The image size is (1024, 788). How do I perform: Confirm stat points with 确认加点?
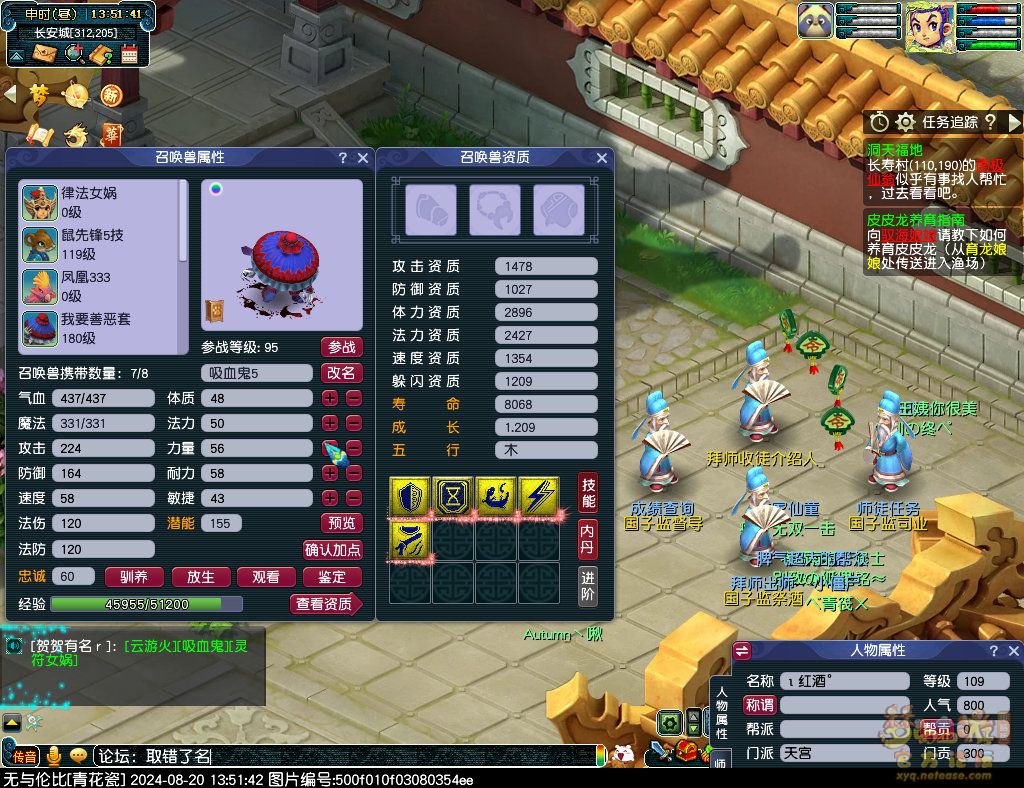click(332, 549)
